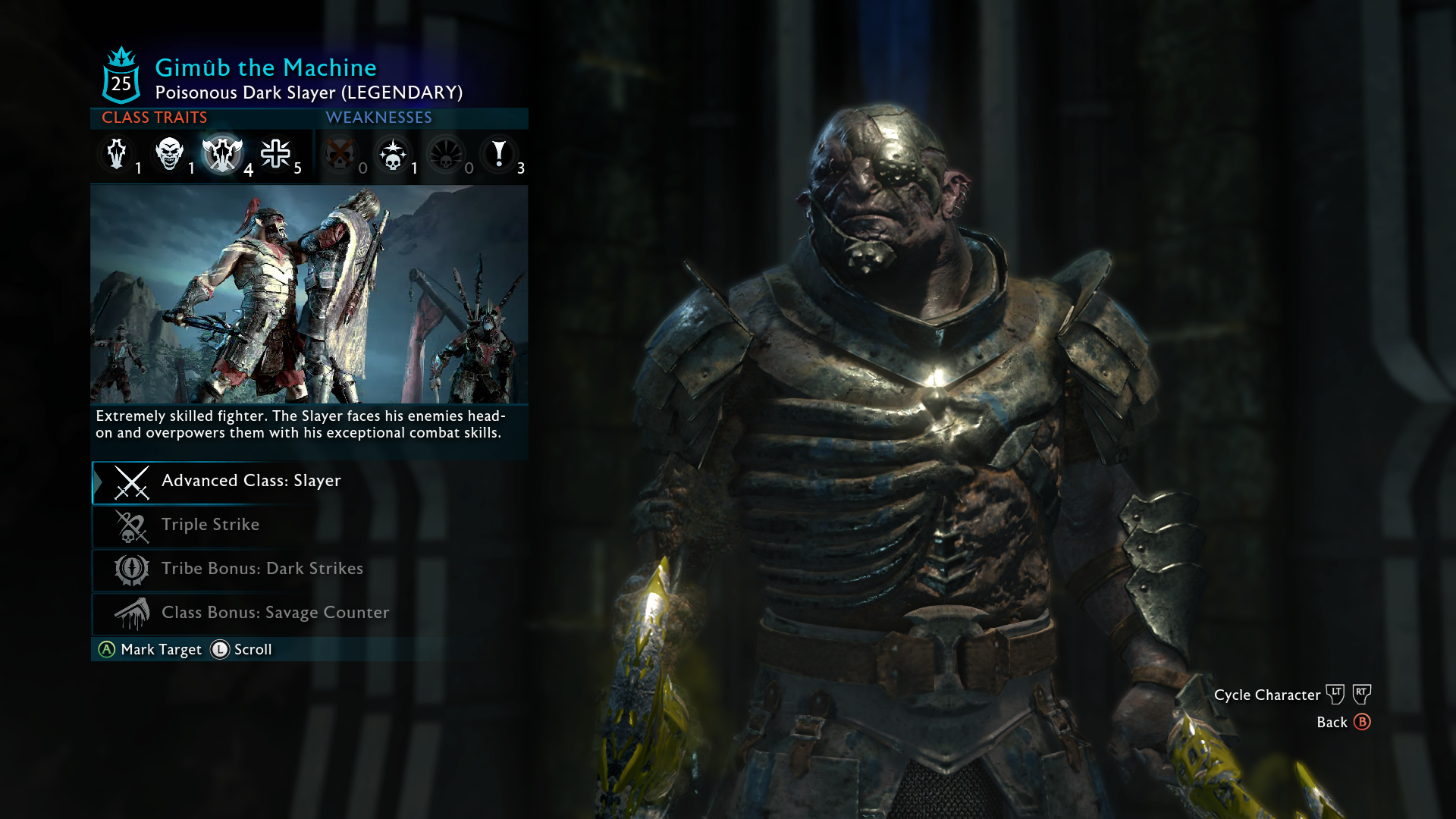Select the snarling orc face trait icon
The width and height of the screenshot is (1456, 819).
click(169, 154)
